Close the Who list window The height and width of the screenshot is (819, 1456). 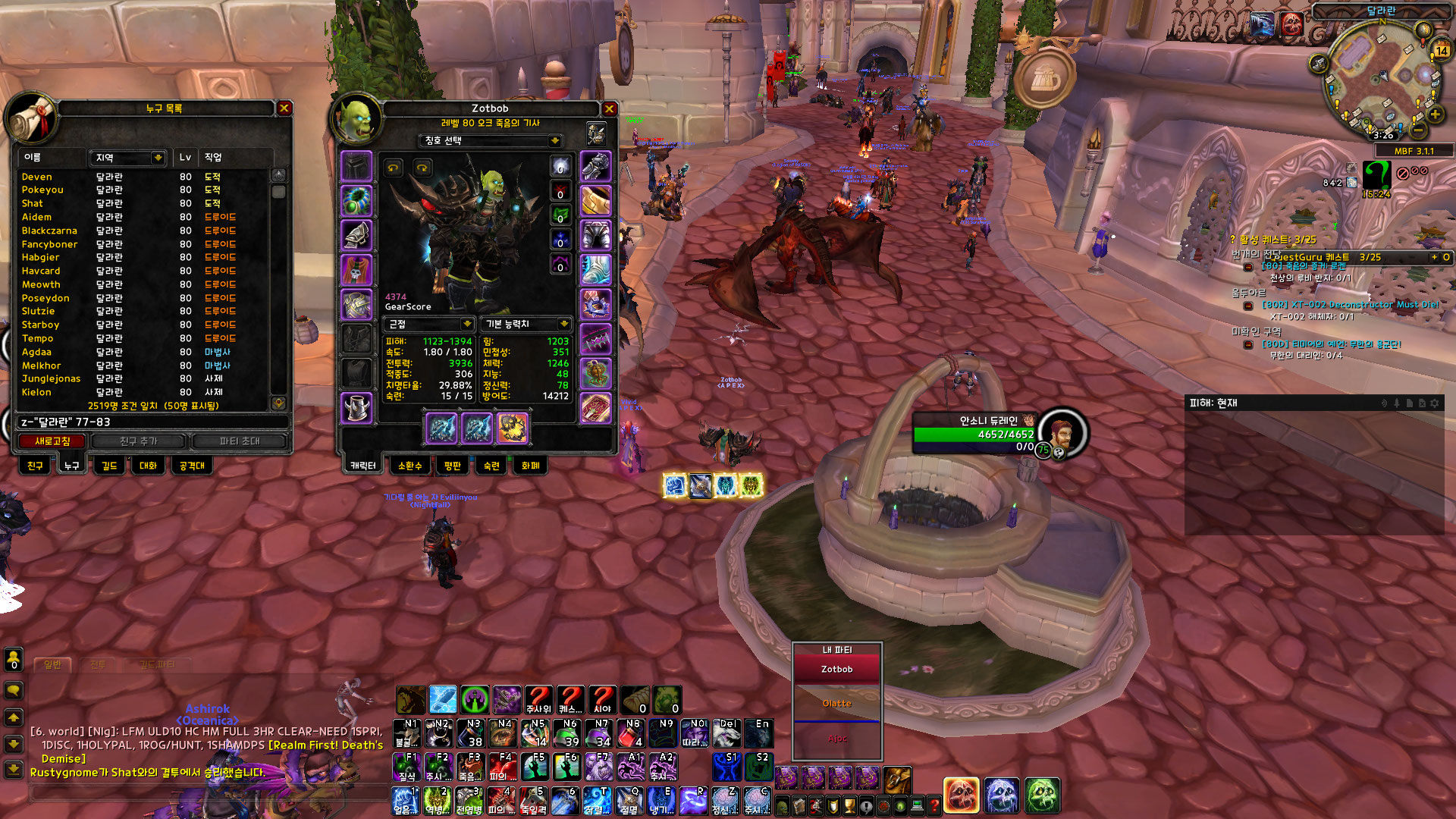coord(284,108)
